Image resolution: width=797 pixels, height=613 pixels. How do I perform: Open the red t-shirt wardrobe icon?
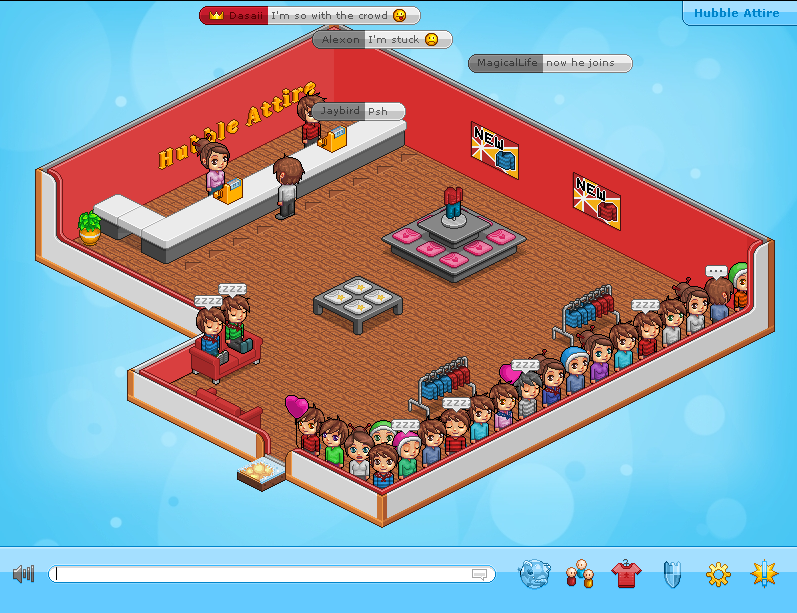[626, 574]
